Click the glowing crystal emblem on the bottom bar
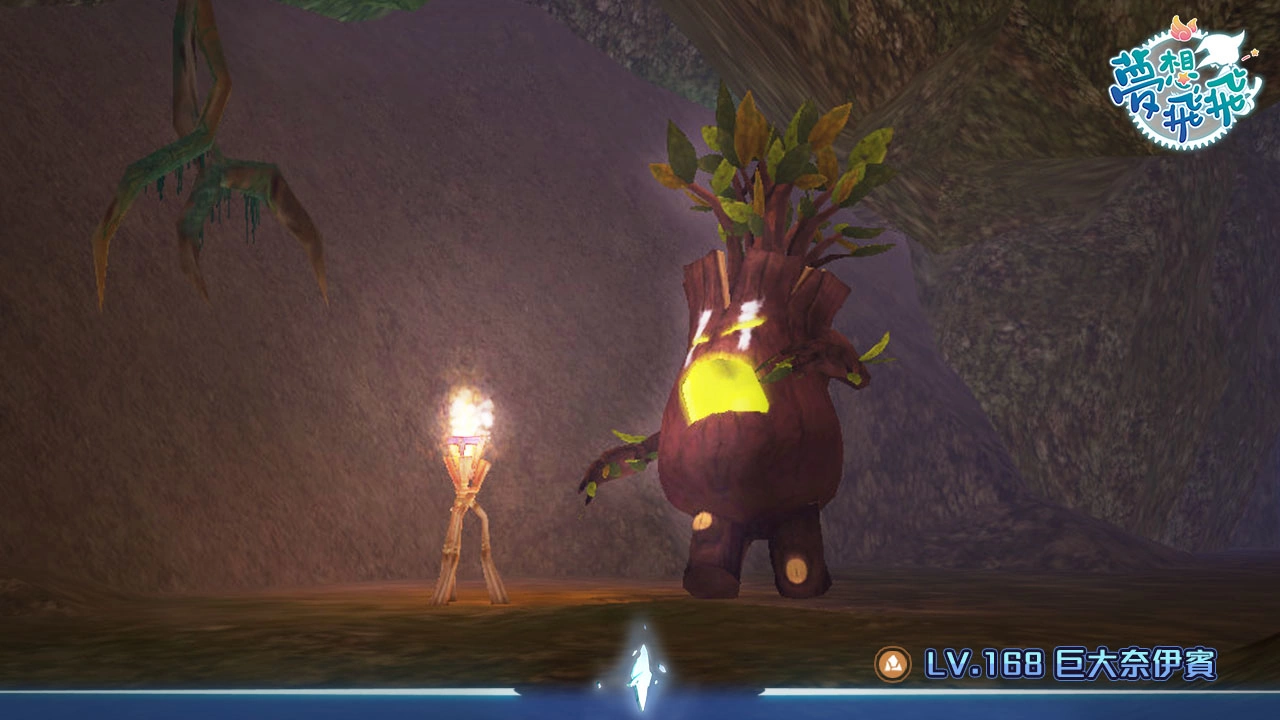The height and width of the screenshot is (720, 1280). coord(640,670)
